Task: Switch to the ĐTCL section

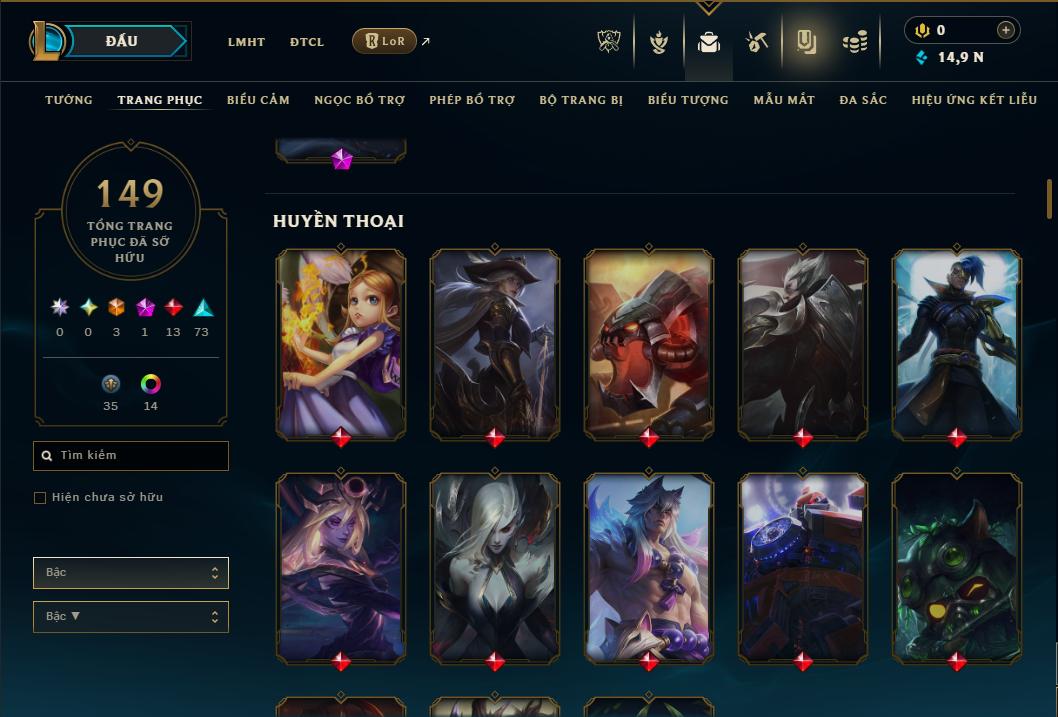Action: click(x=307, y=42)
